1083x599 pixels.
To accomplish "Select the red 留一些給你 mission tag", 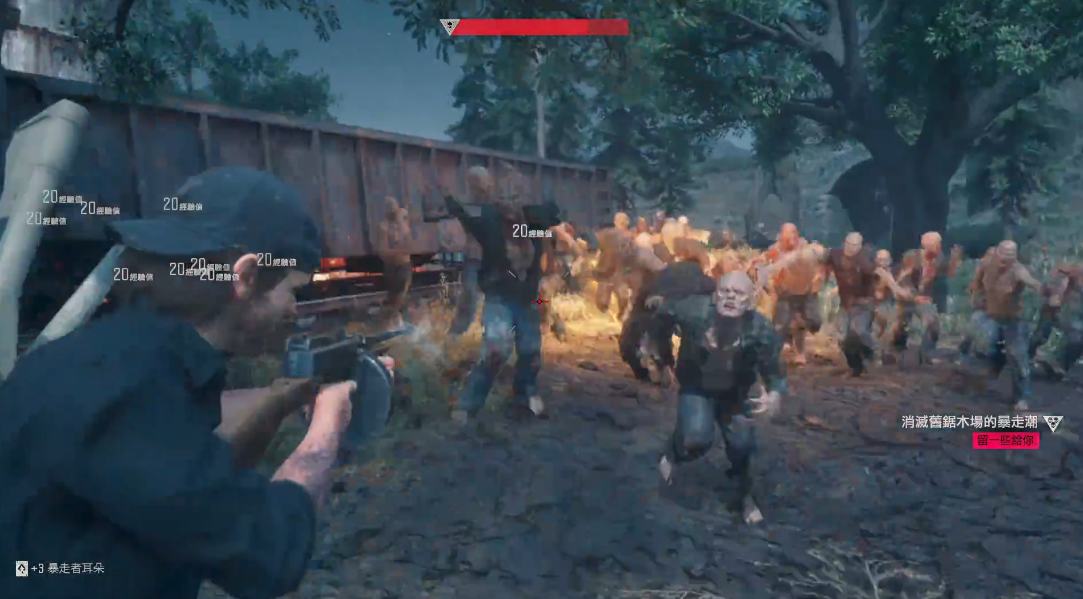I will 1005,441.
